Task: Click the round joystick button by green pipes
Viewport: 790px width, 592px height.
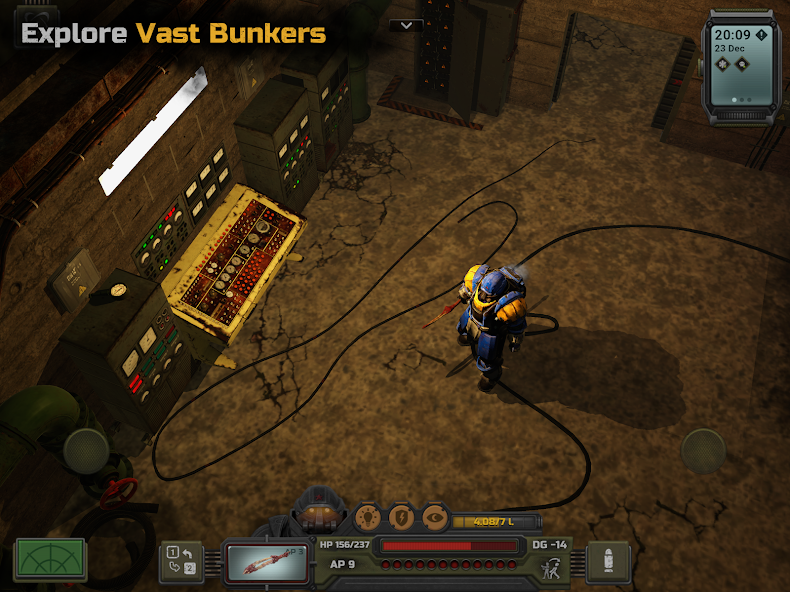Action: (x=87, y=450)
